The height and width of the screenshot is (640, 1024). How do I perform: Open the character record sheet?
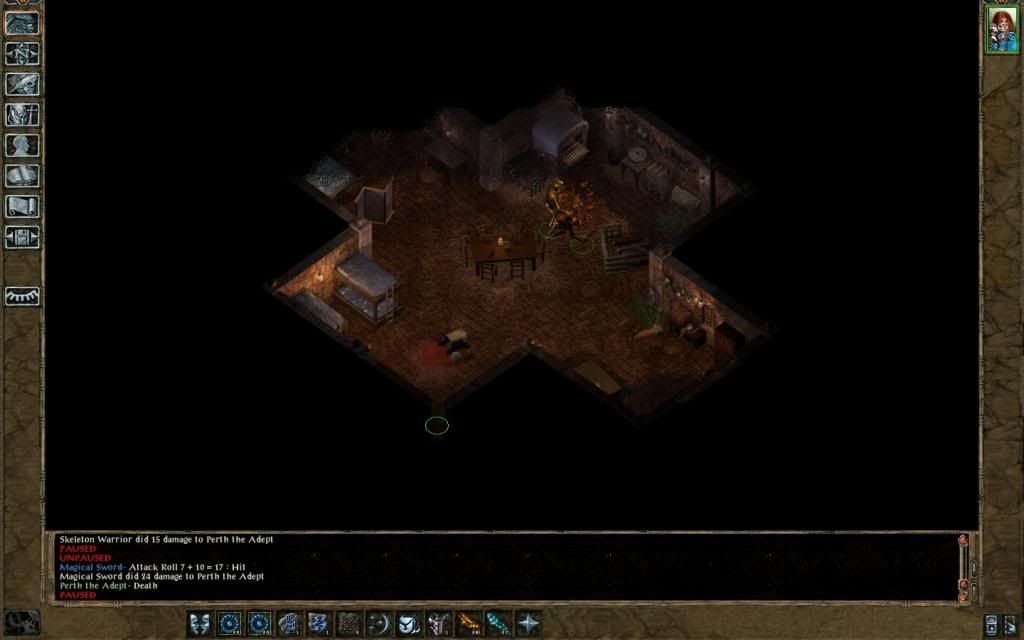[22, 145]
